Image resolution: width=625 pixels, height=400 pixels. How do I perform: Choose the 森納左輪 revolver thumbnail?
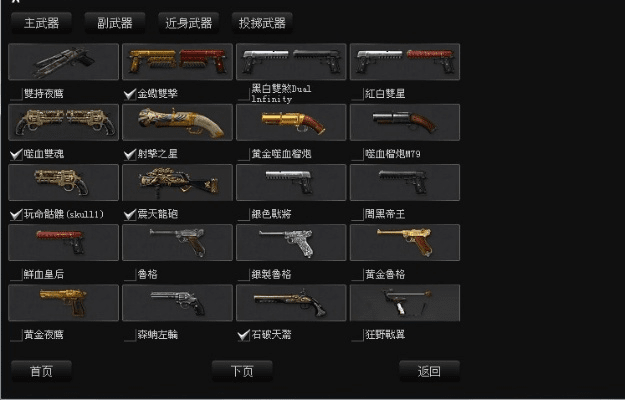click(177, 302)
